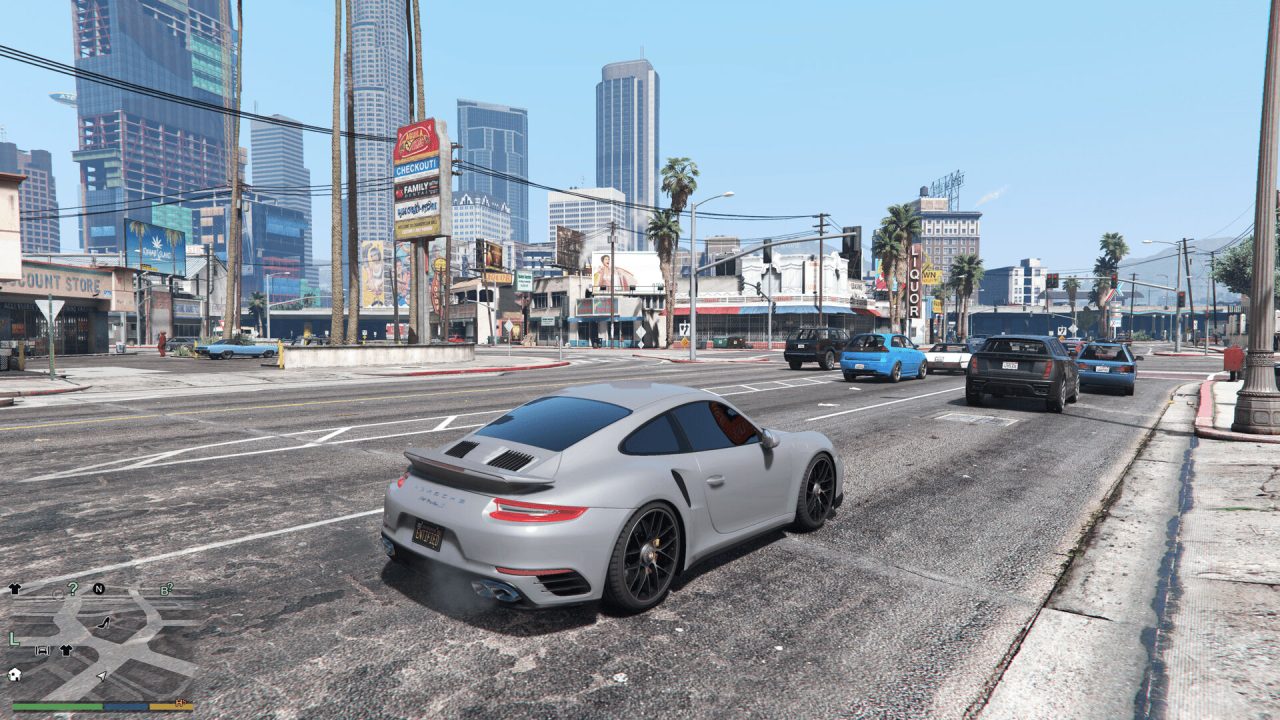
Task: Click the Family Dental billboard panel
Action: [x=416, y=189]
